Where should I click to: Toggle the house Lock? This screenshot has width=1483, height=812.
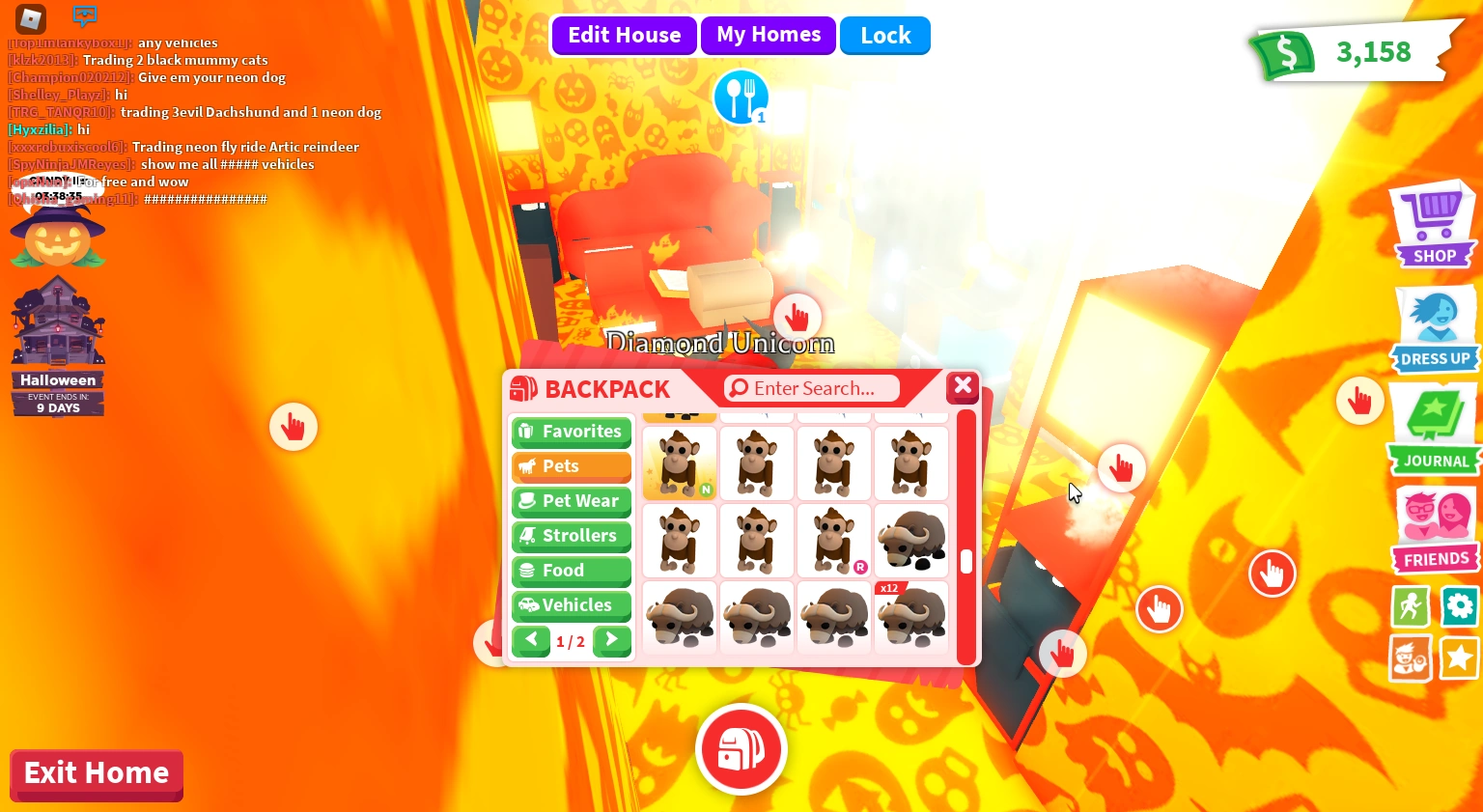point(884,35)
